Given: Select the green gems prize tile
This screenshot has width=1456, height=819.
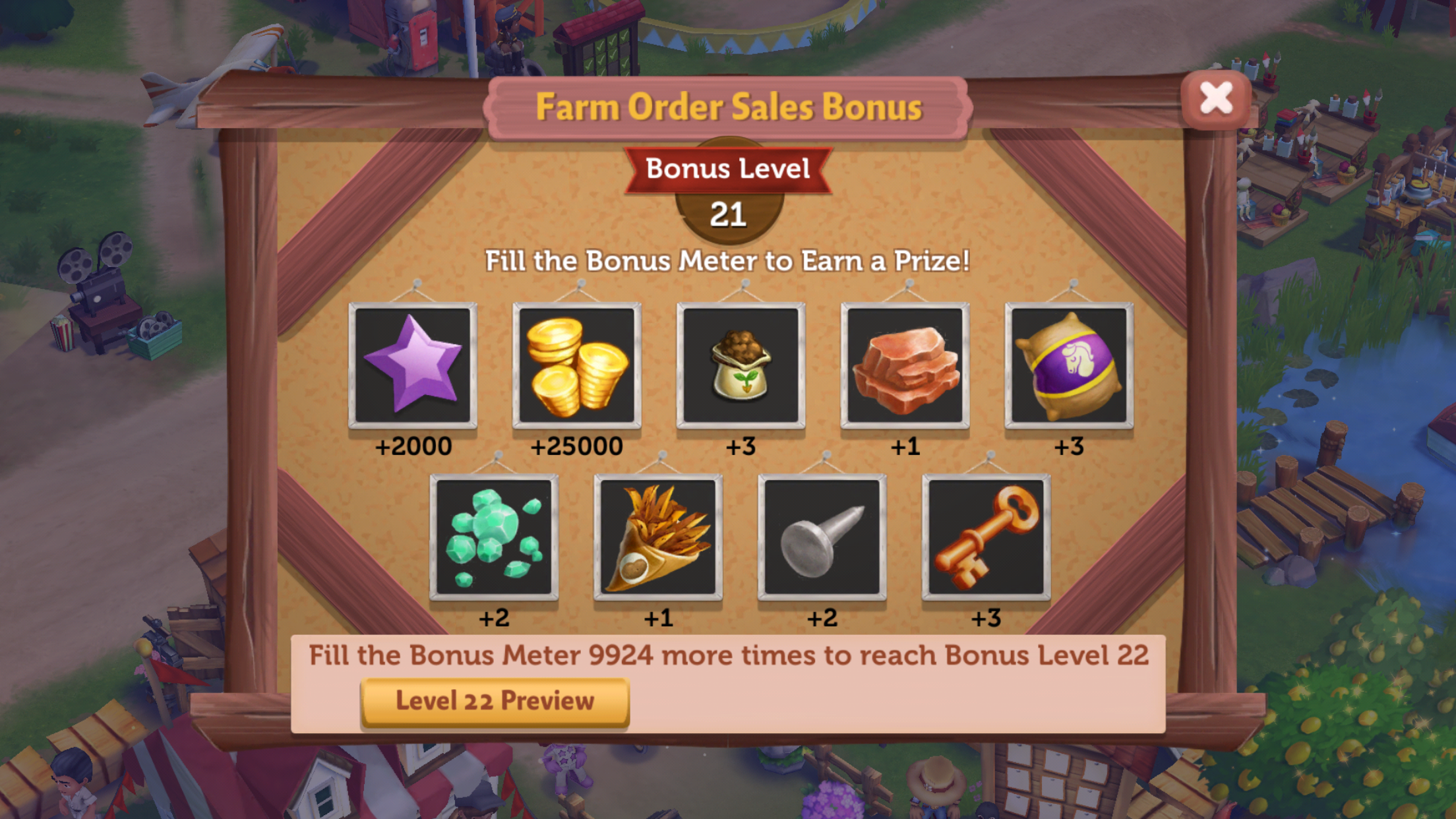Looking at the screenshot, I should pos(494,537).
